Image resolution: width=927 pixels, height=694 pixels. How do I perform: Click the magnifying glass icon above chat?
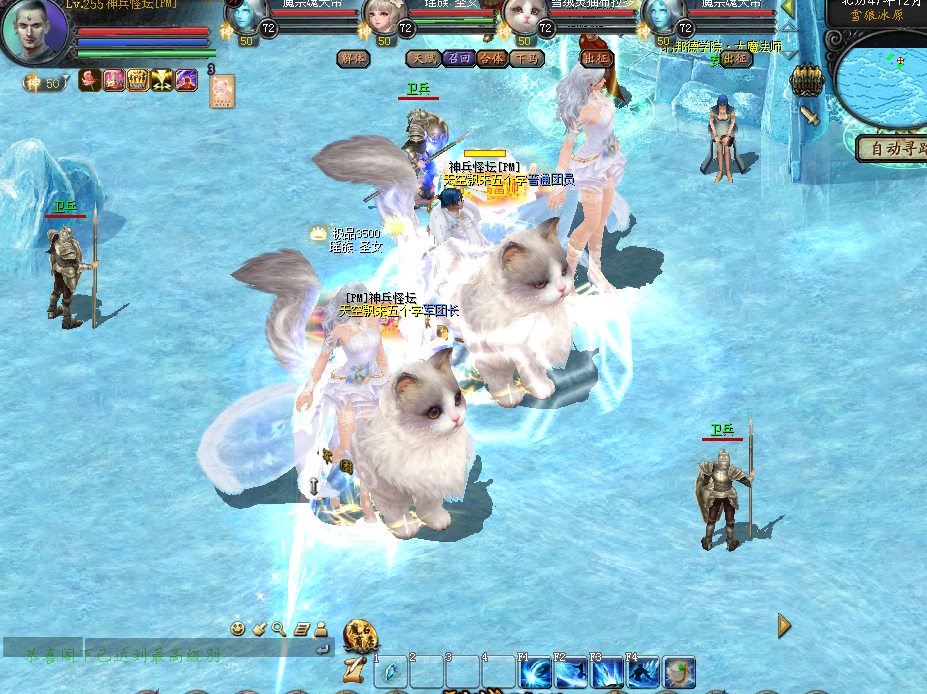tap(279, 629)
